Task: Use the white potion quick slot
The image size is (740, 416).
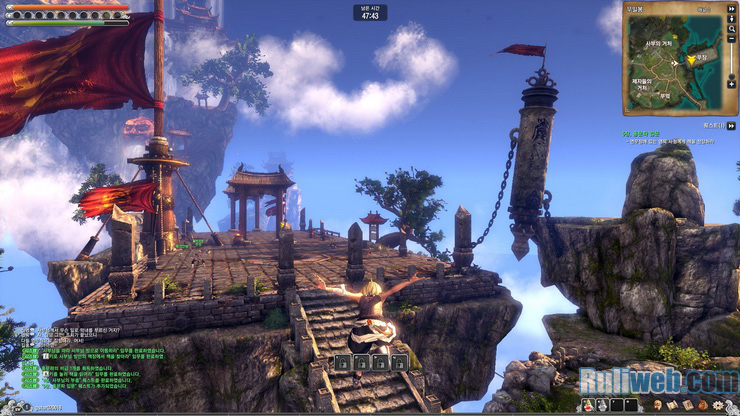Action: pos(602,405)
